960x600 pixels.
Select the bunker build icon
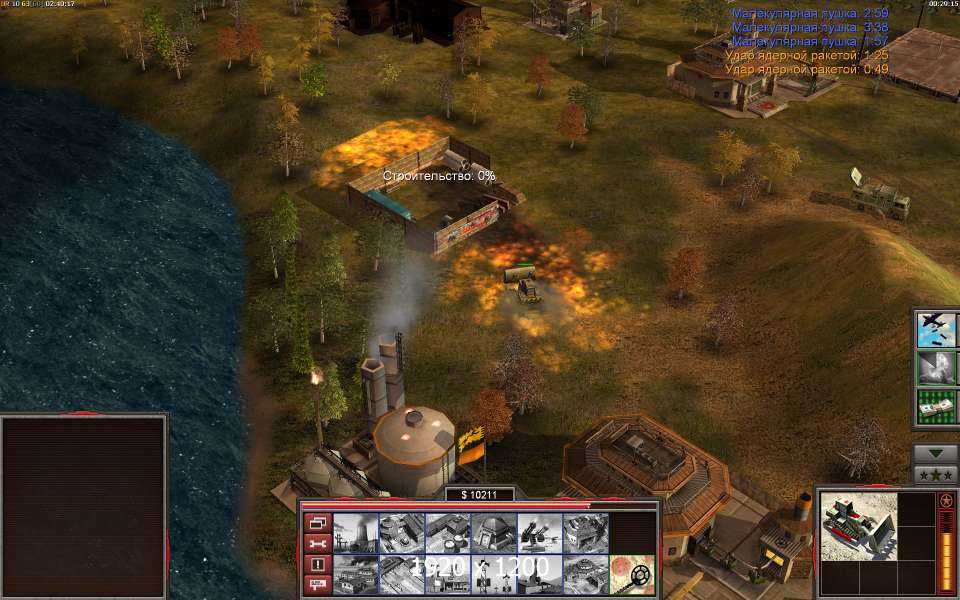[493, 532]
